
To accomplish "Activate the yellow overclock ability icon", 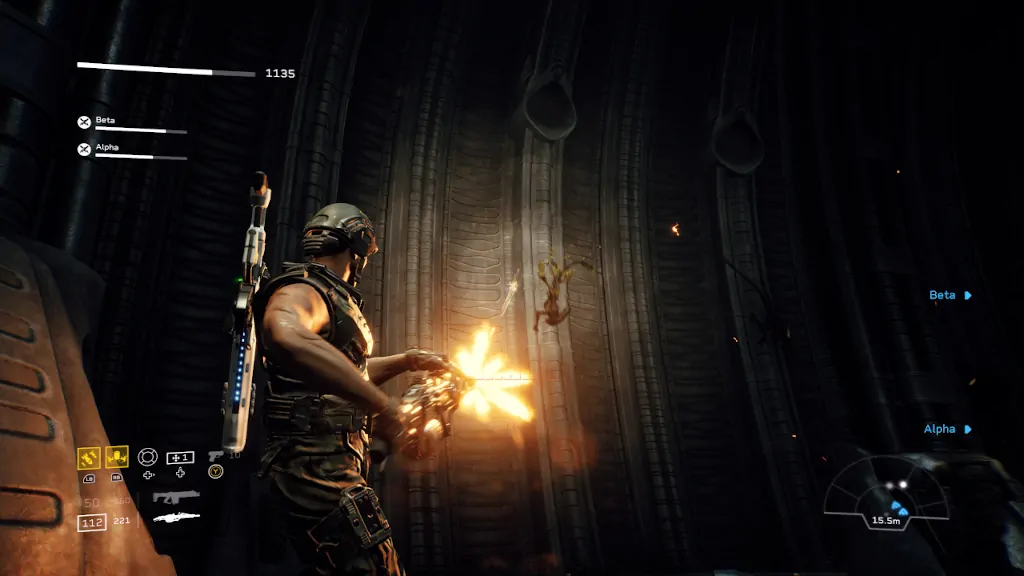I will [117, 457].
